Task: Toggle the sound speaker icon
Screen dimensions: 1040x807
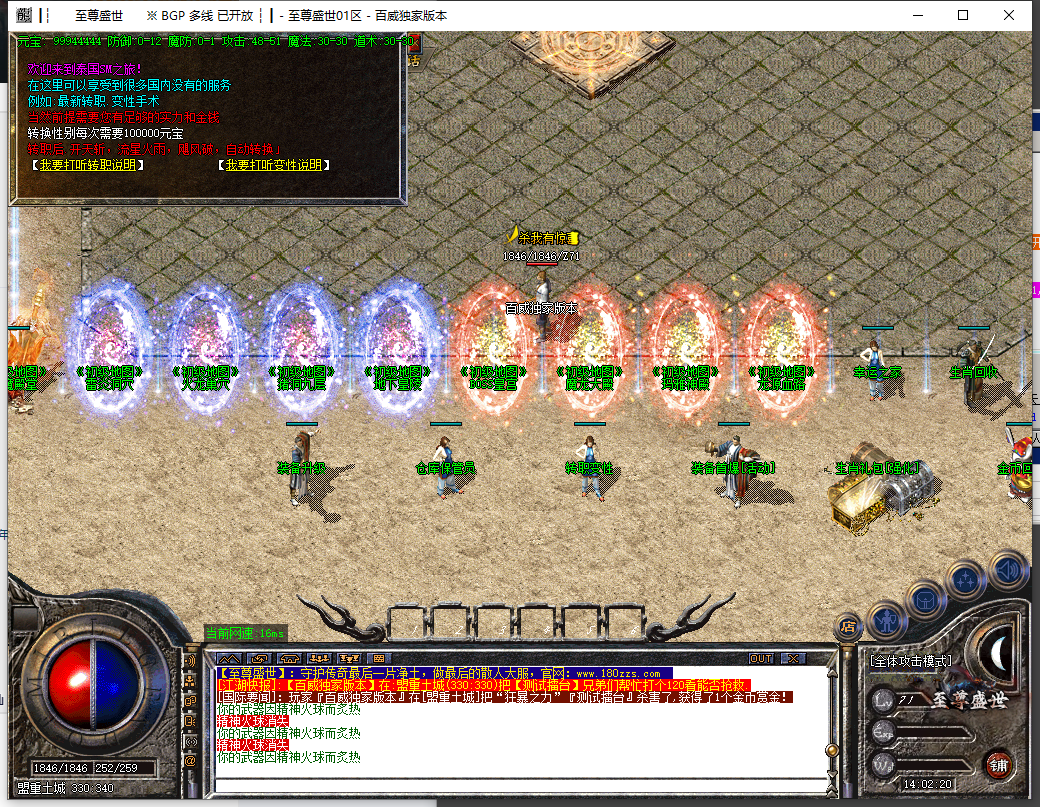Action: pyautogui.click(x=1007, y=569)
